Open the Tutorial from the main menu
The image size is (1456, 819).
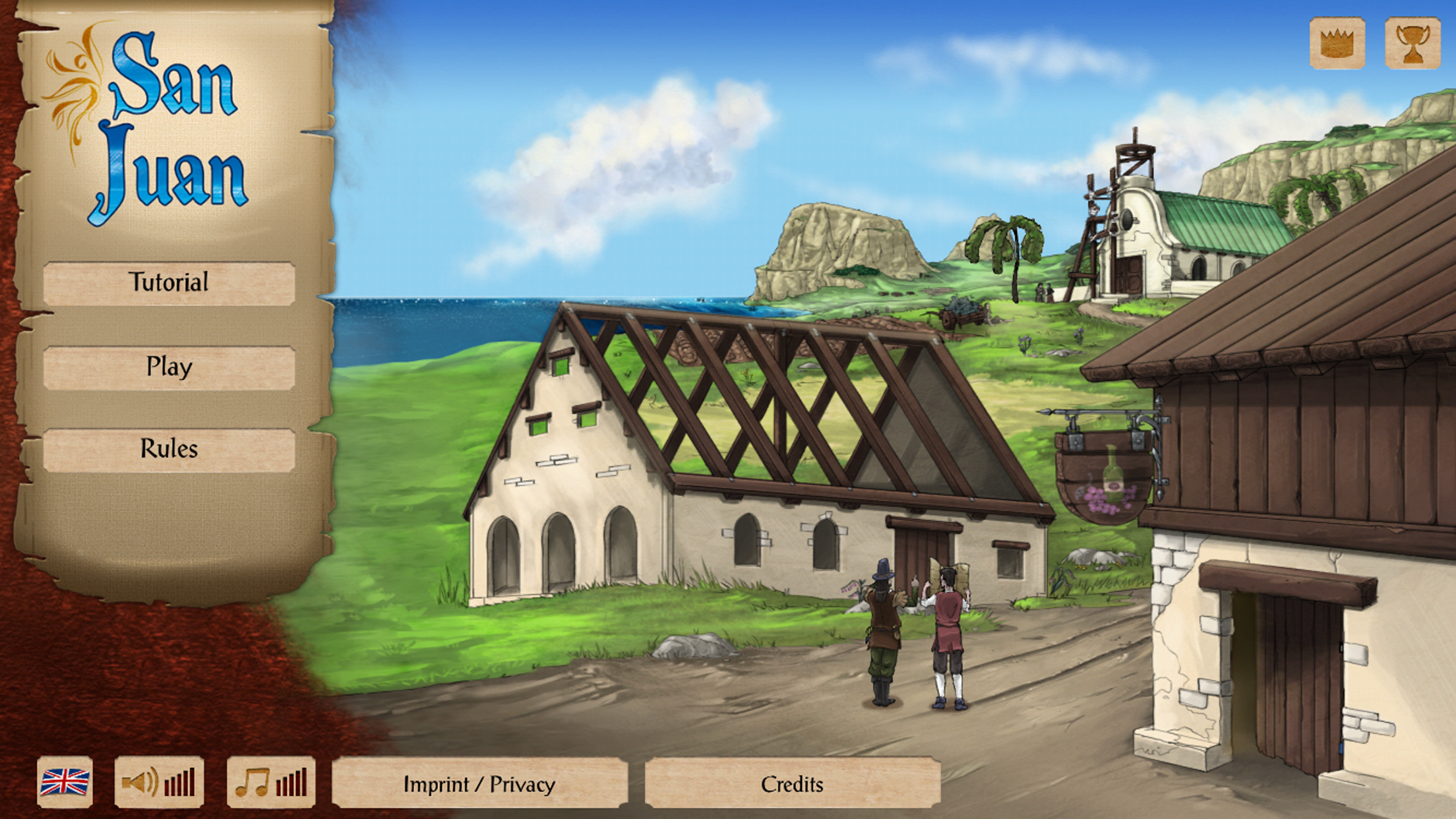pyautogui.click(x=169, y=284)
